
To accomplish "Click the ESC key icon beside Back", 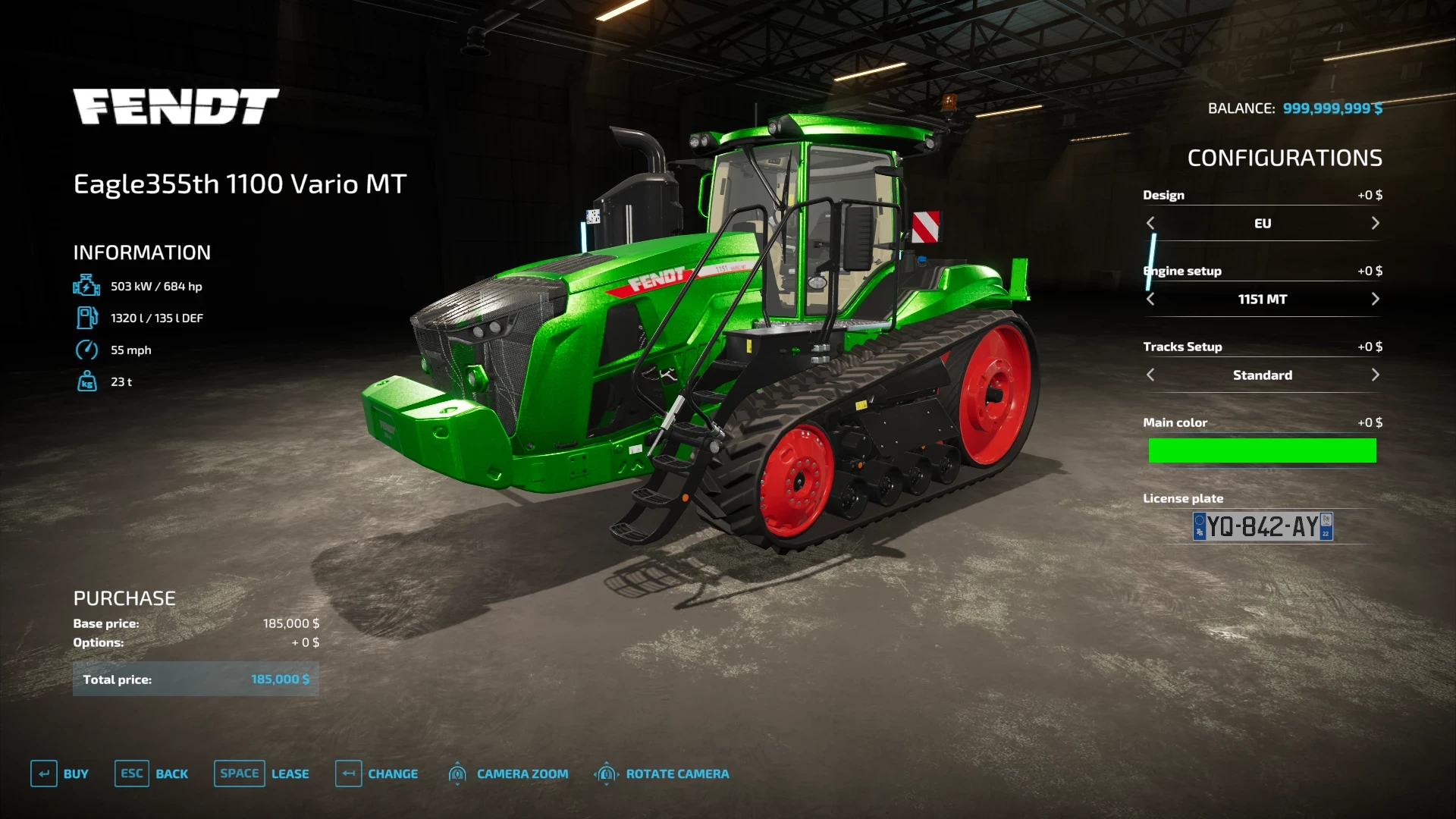I will (x=130, y=773).
